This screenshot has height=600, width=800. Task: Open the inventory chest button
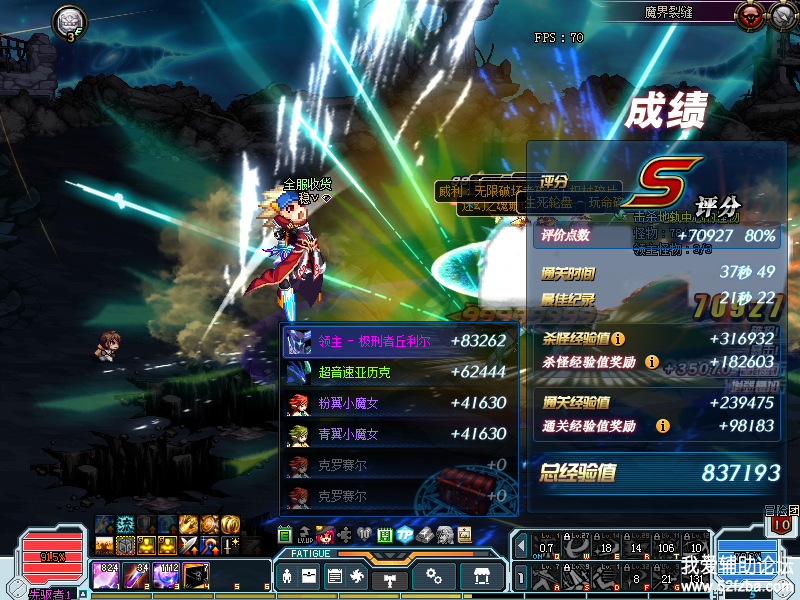(x=310, y=577)
